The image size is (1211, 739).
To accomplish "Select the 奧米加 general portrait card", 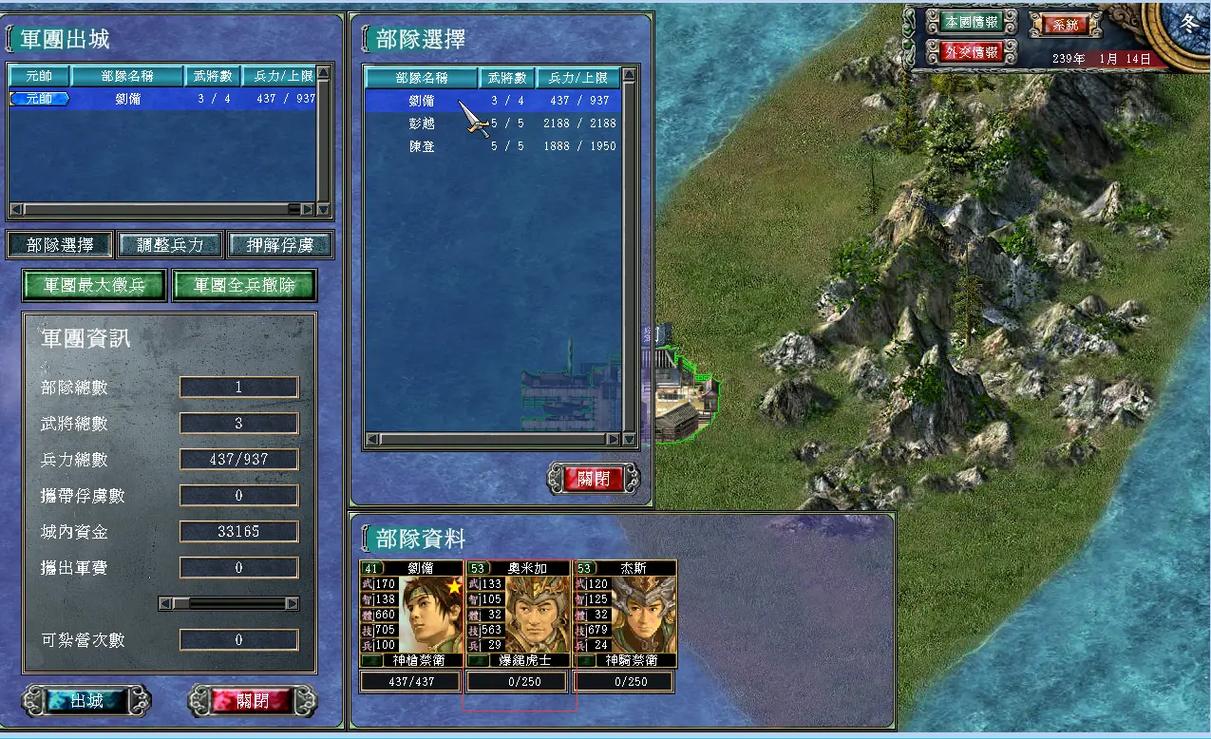I will [x=518, y=615].
